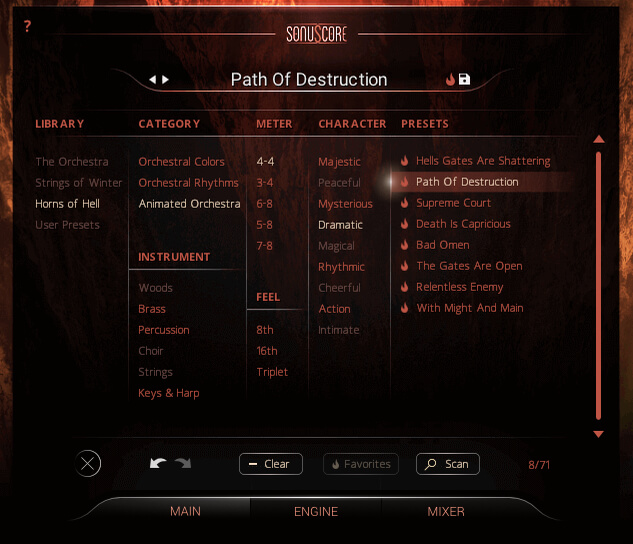
Task: Open the ENGINE tab
Action: (x=315, y=511)
